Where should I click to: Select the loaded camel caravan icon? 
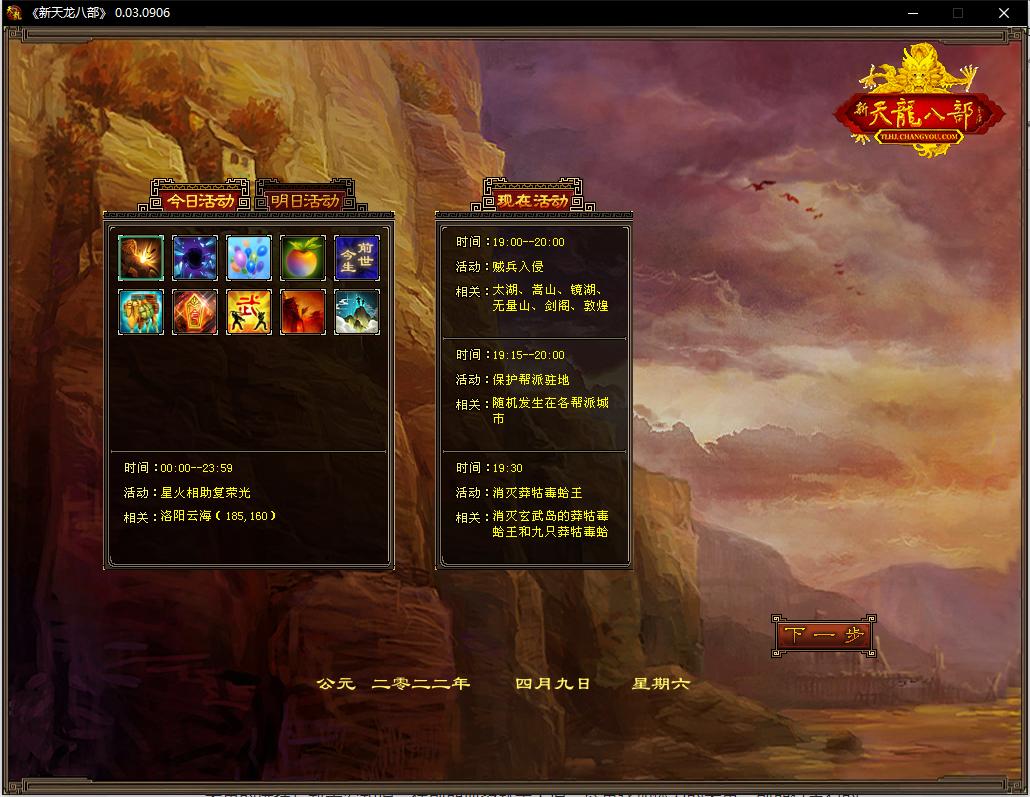pyautogui.click(x=141, y=312)
